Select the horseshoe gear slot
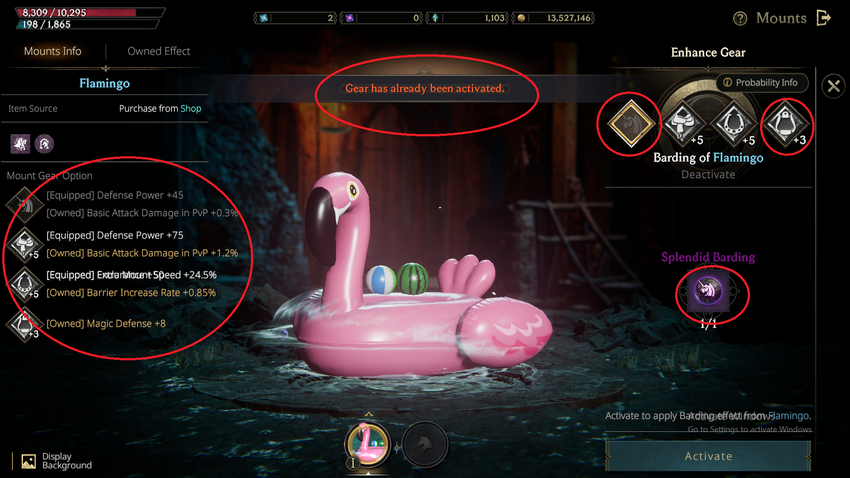This screenshot has width=850, height=478. (737, 124)
